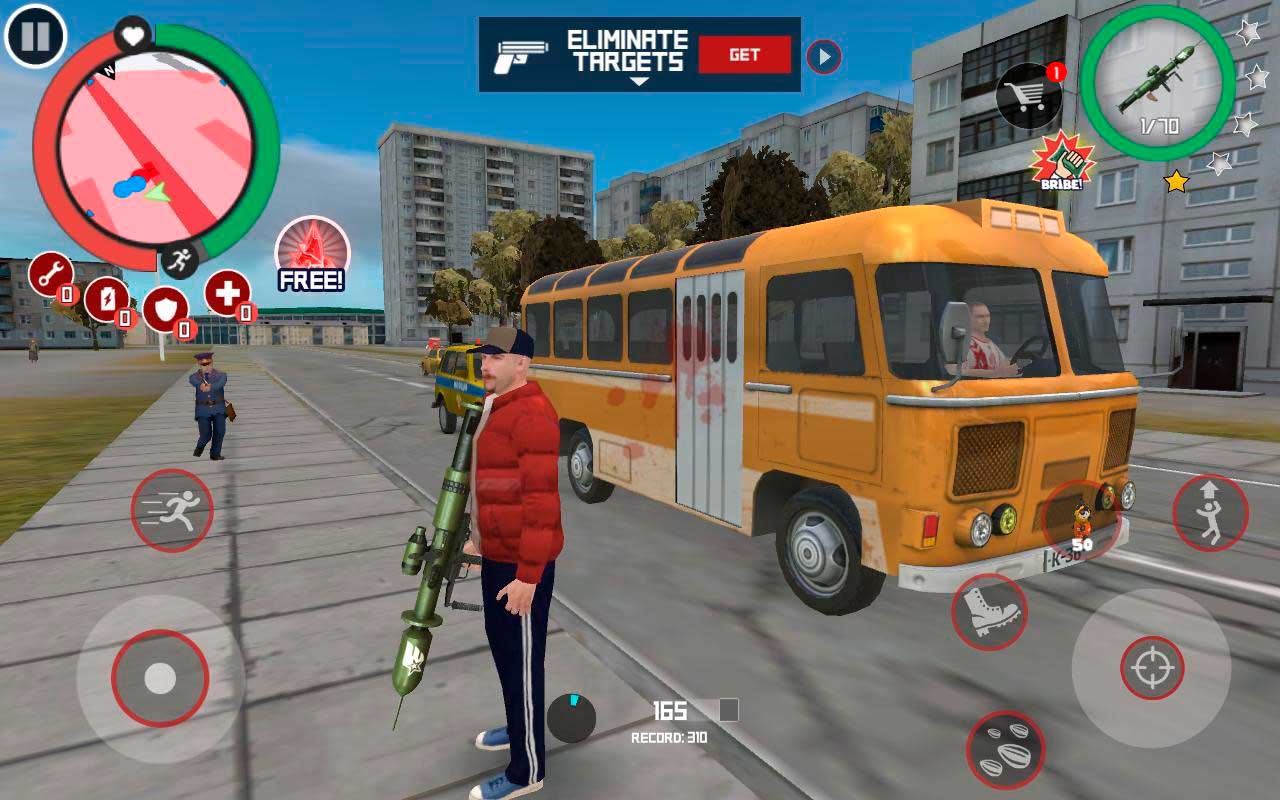Use the Bribe icon
Screen dimensions: 1280x800
pos(1062,162)
